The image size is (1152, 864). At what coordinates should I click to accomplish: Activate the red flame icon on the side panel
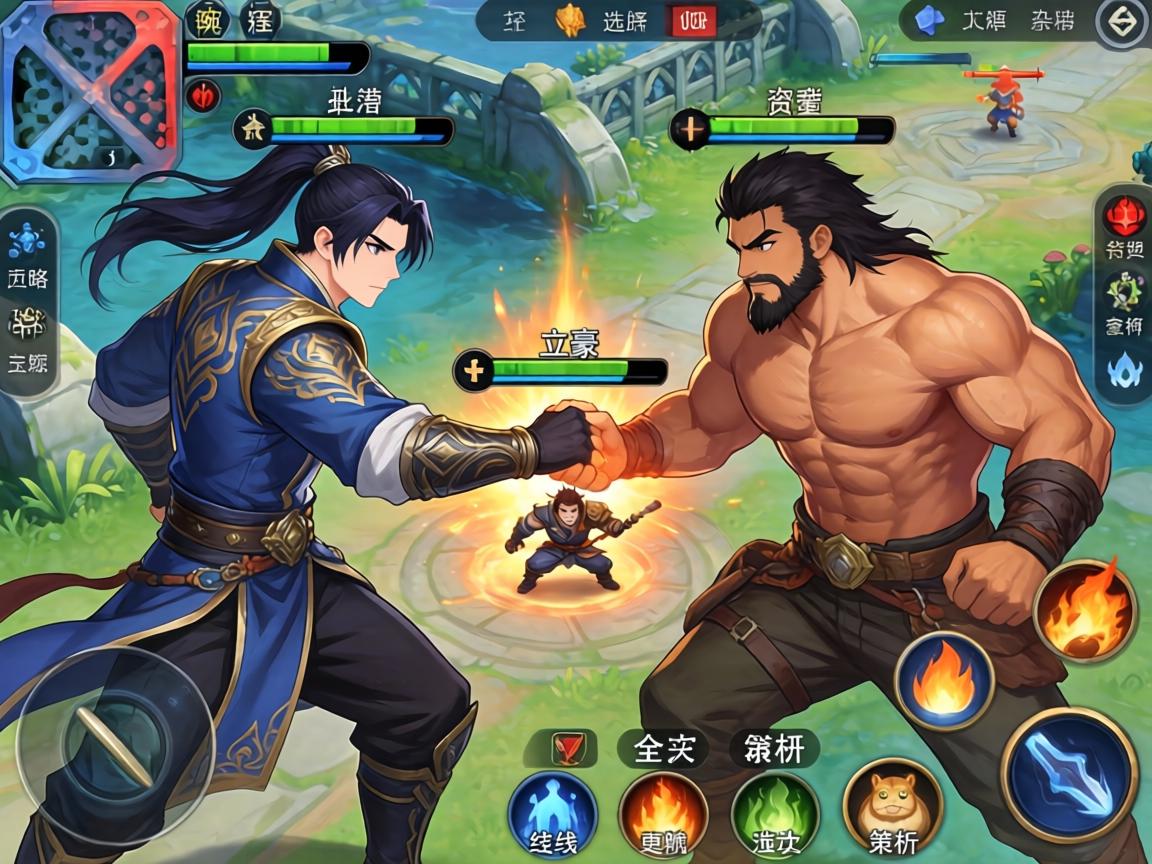[1124, 213]
